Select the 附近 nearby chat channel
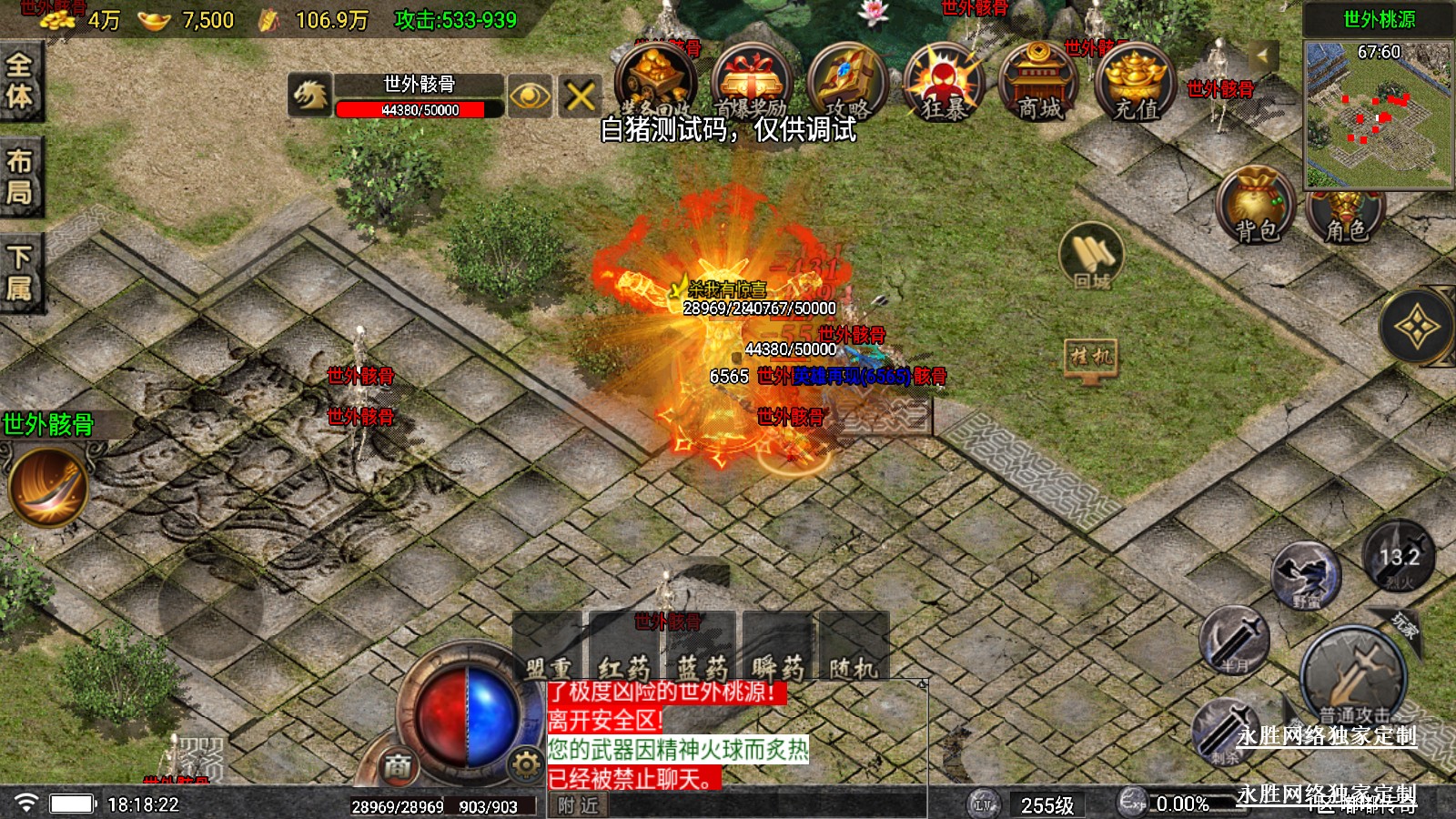The image size is (1456, 819). click(578, 805)
